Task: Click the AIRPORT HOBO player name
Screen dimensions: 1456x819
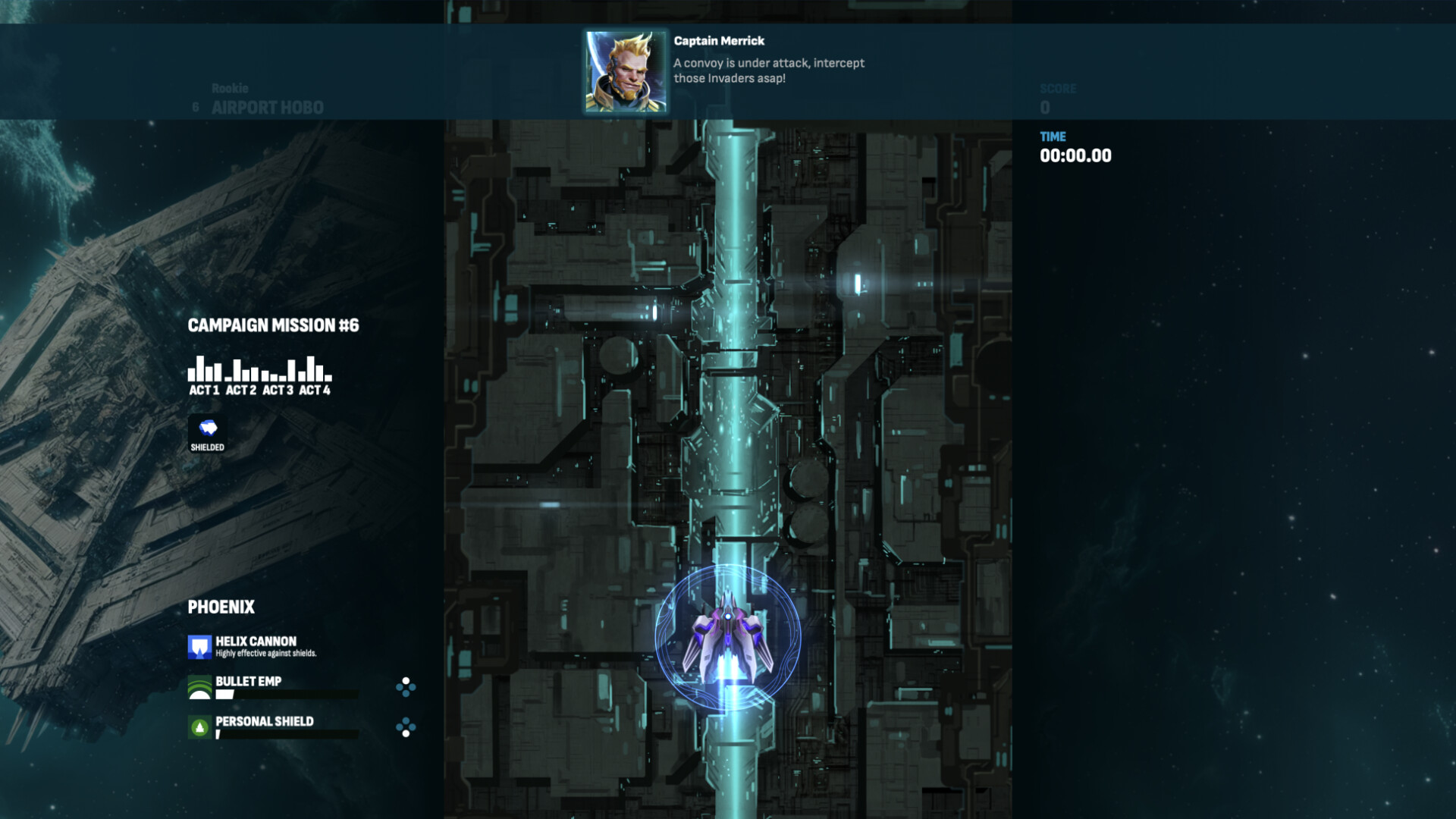Action: (267, 108)
